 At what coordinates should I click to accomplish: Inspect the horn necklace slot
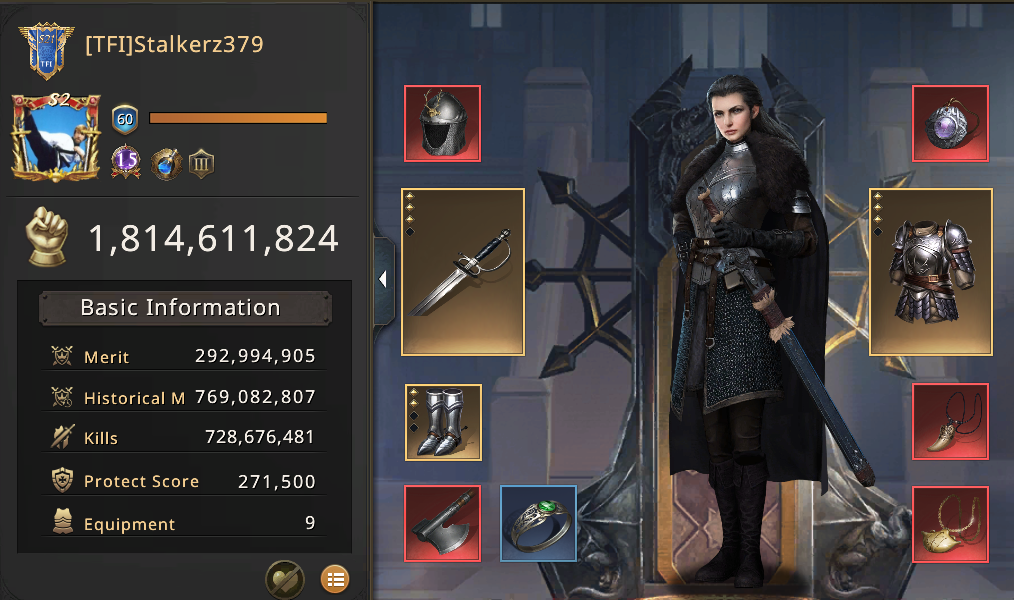[950, 422]
